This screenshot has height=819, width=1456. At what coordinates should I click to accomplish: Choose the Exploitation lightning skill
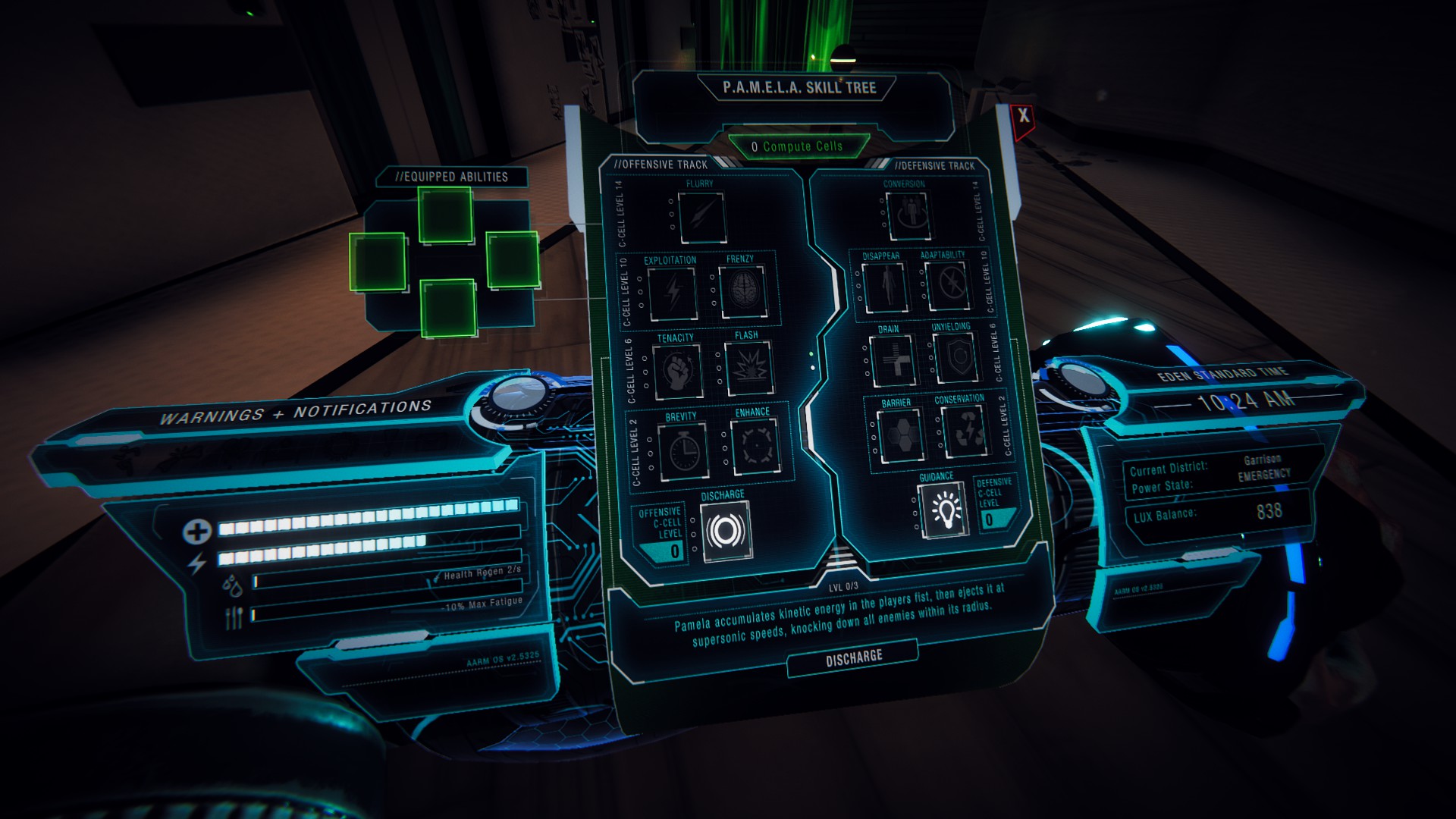pyautogui.click(x=673, y=293)
